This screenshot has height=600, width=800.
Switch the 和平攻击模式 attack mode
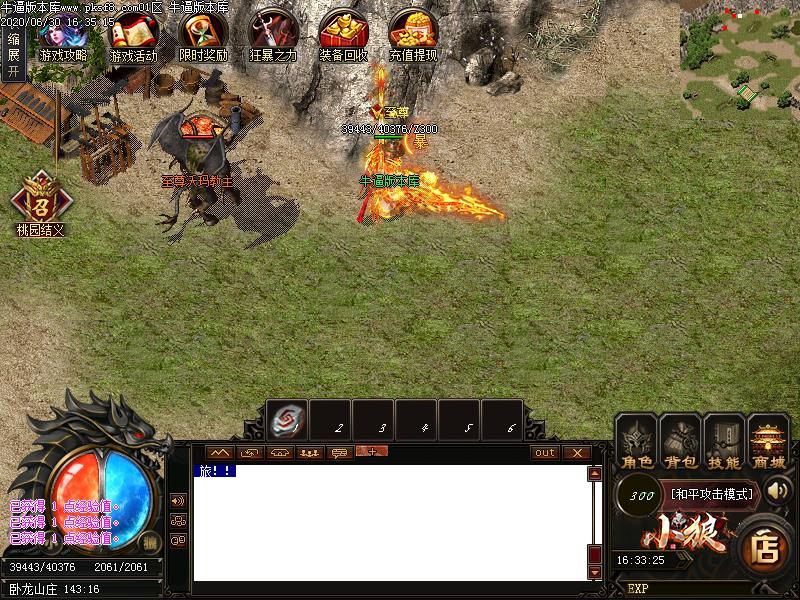click(x=714, y=494)
